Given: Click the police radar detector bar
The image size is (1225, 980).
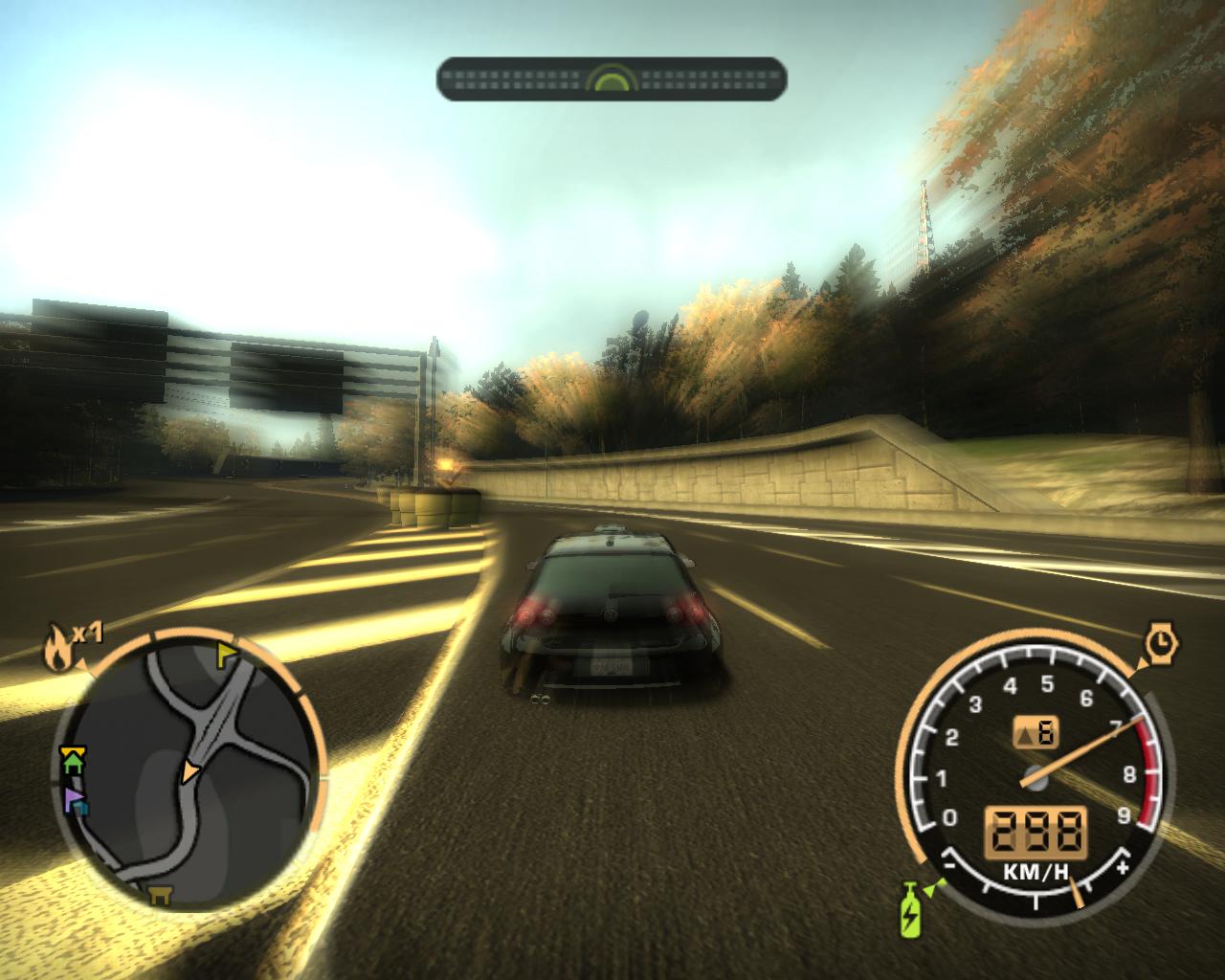Looking at the screenshot, I should [612, 78].
